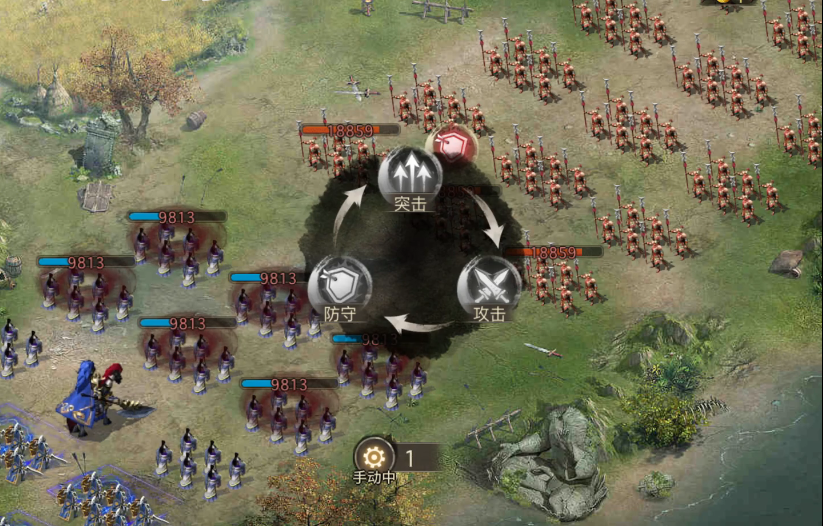This screenshot has height=526, width=823.
Task: Select the 突击 charge command
Action: [x=410, y=174]
